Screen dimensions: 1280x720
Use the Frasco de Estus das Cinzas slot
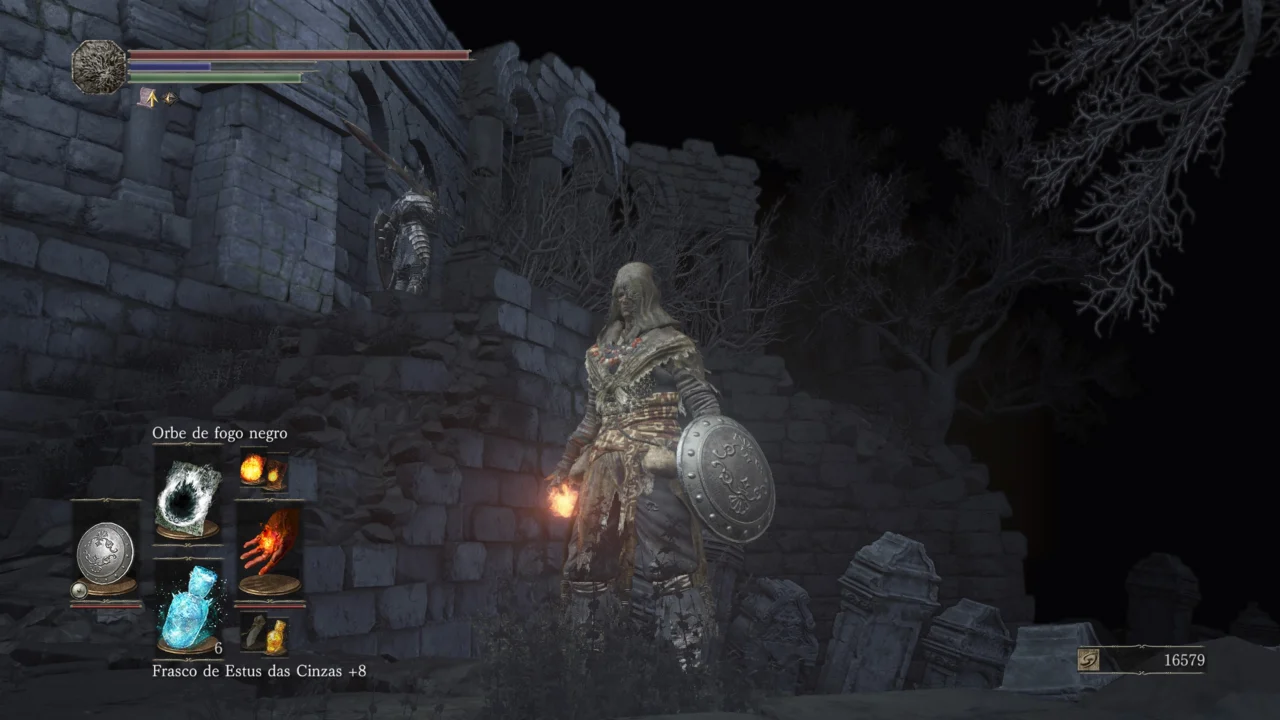pyautogui.click(x=188, y=609)
